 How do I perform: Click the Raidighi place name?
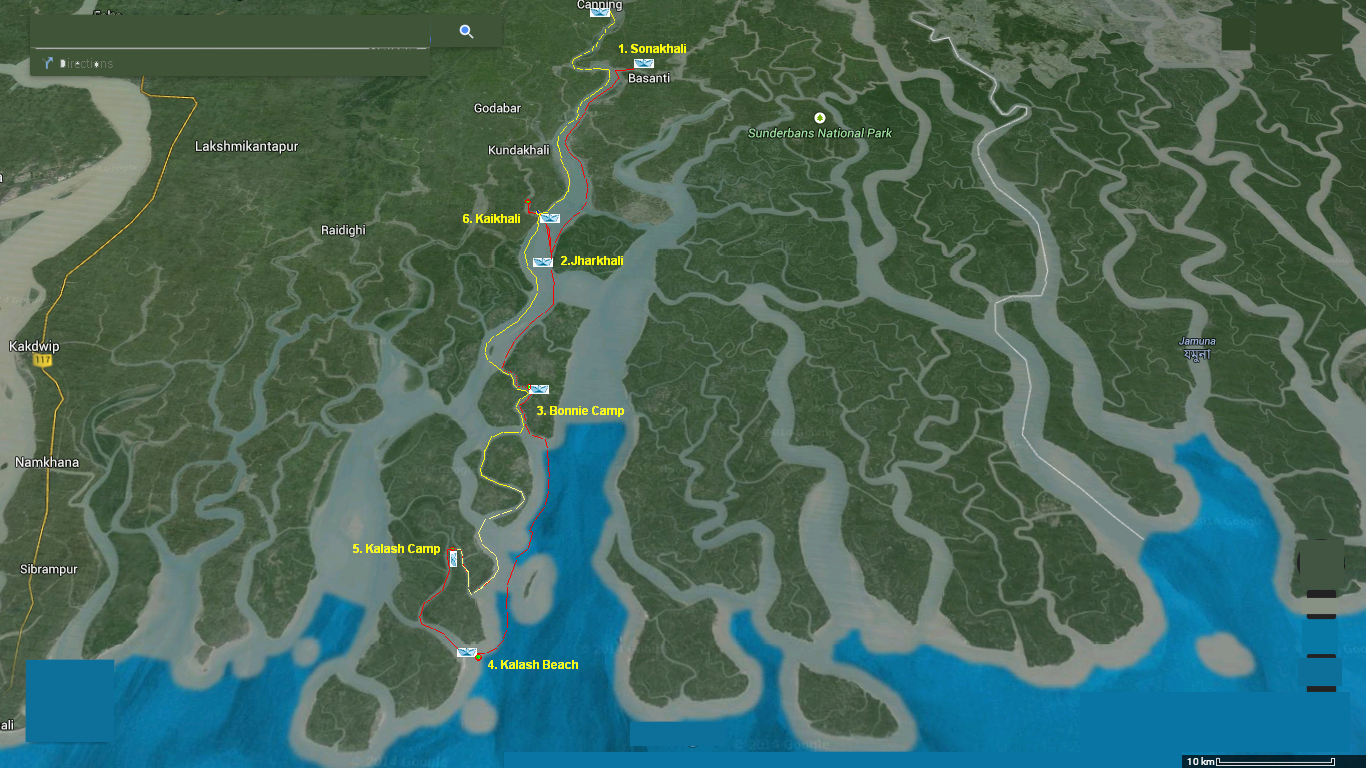pos(342,231)
